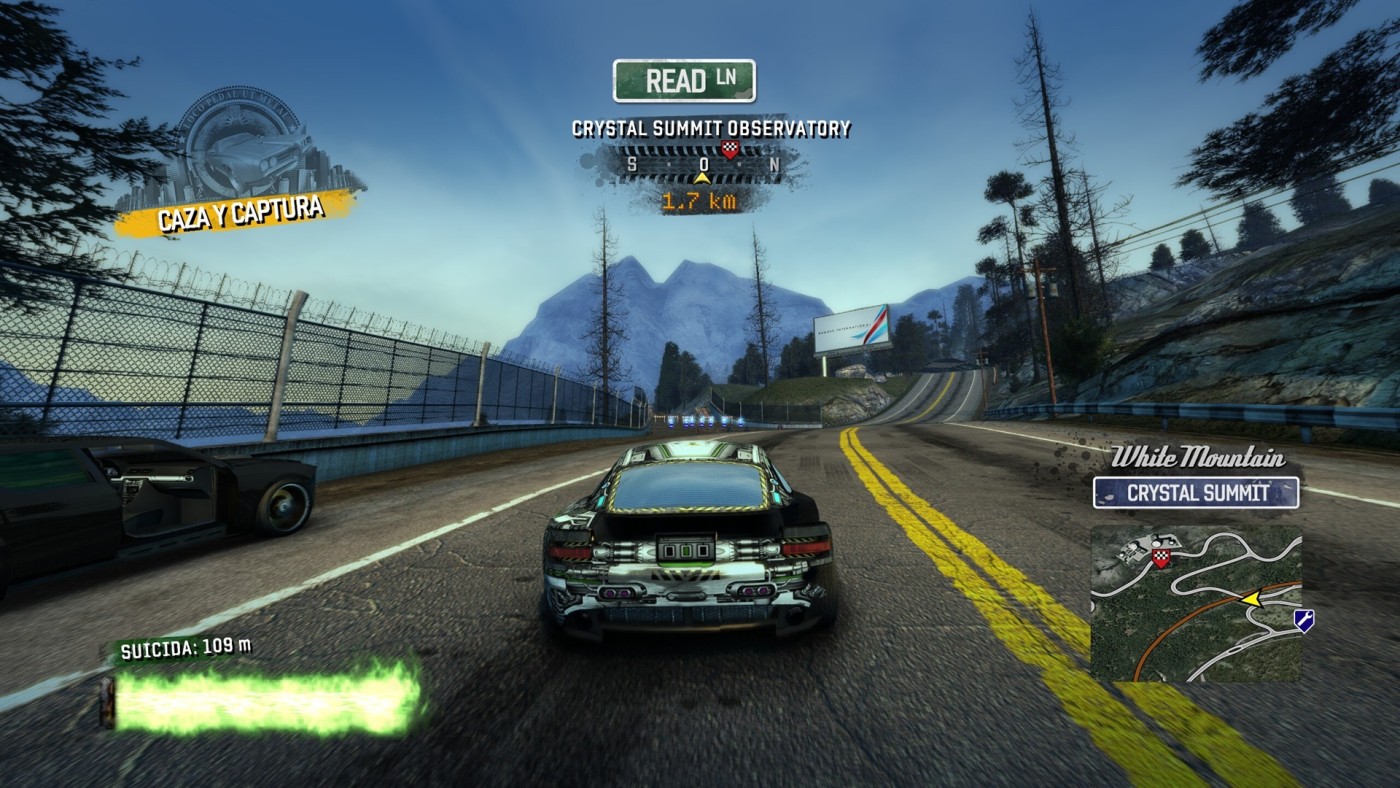This screenshot has height=788, width=1400.
Task: Select the Crystal Summit Observatory destination label
Action: 711,129
